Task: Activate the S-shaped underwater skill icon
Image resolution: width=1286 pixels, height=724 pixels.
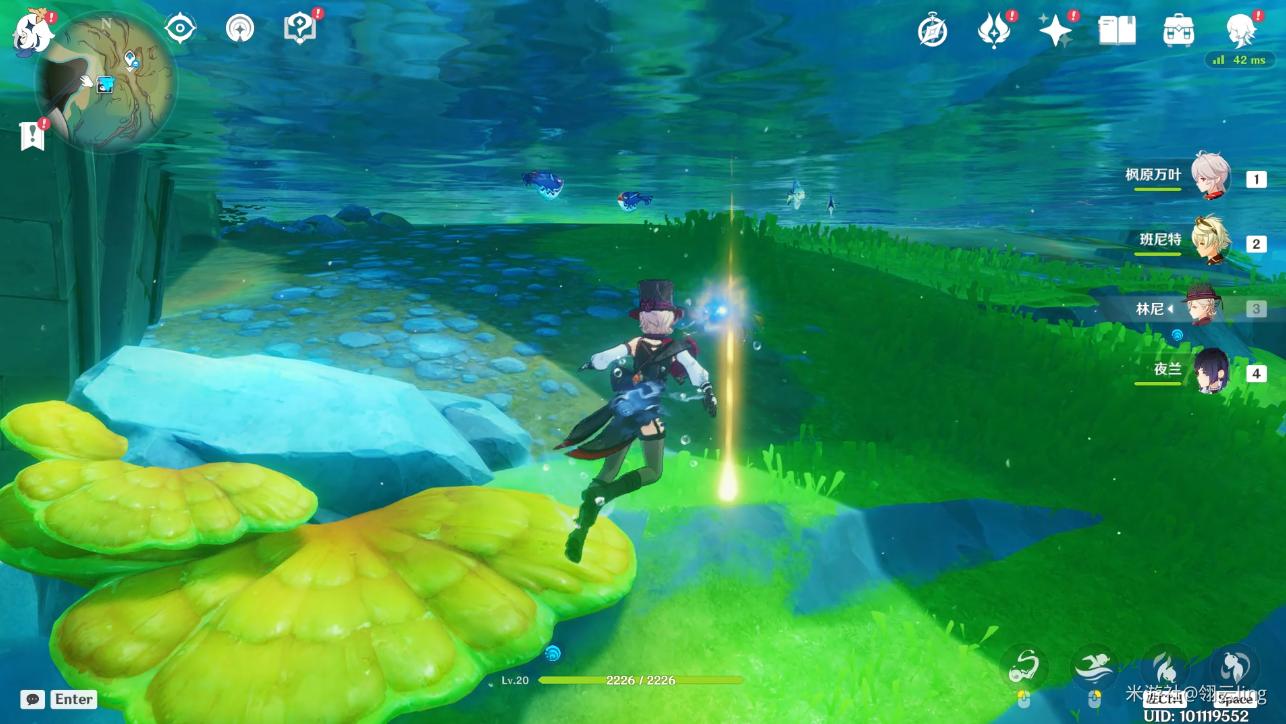Action: (1025, 665)
